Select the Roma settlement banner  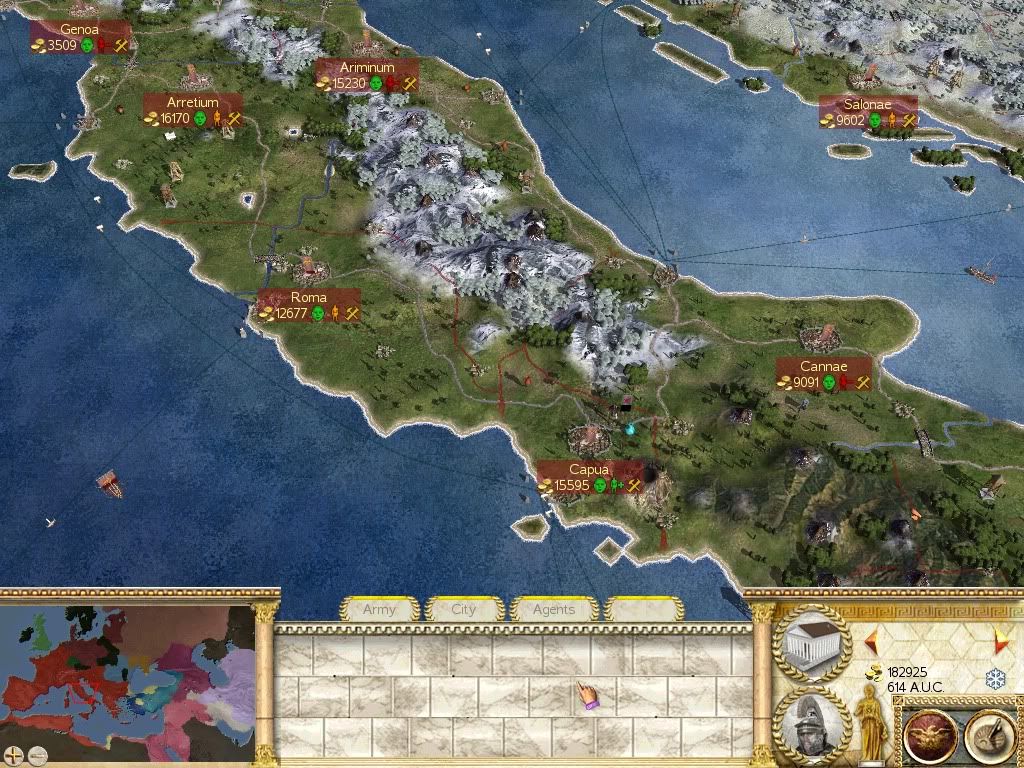click(309, 305)
